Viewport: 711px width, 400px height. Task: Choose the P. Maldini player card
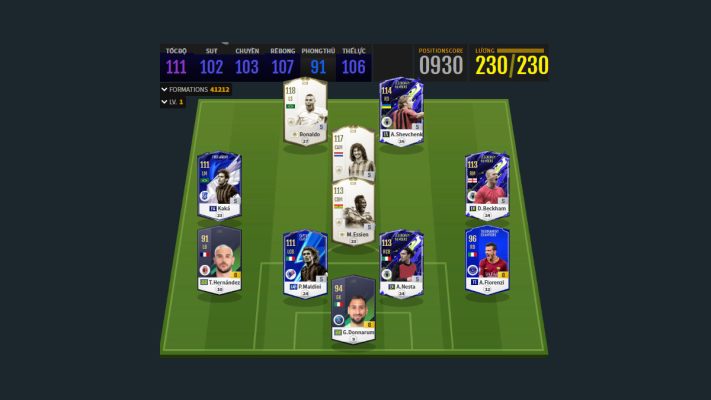304,263
